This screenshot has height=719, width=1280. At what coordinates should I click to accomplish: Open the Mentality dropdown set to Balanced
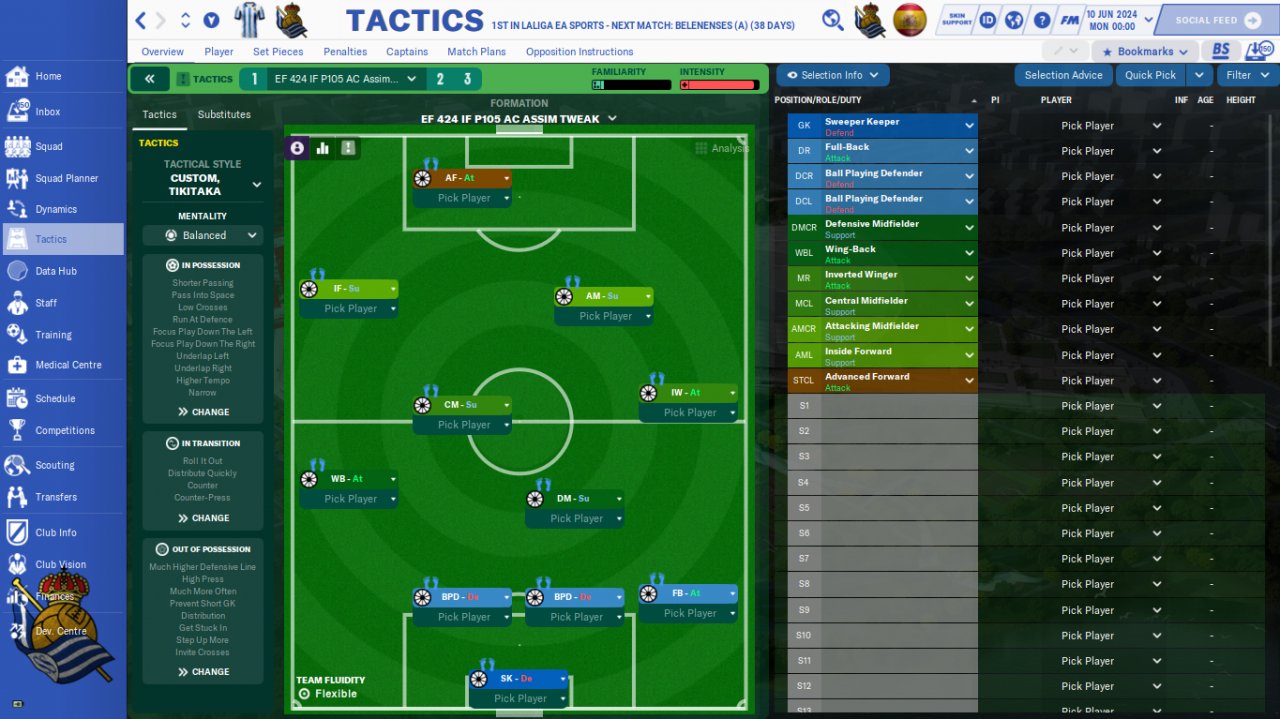[203, 236]
